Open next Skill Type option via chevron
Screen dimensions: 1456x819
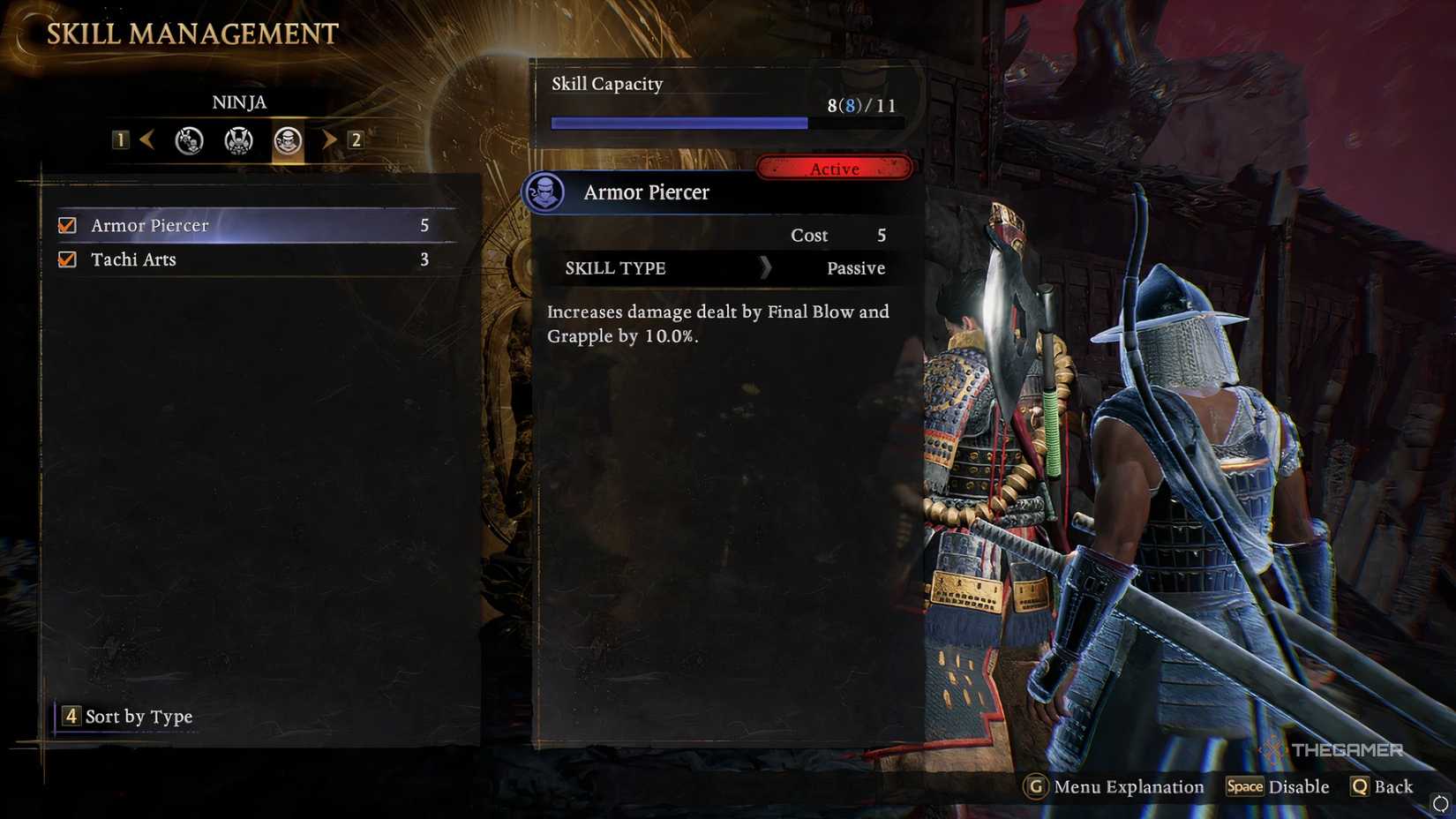766,268
